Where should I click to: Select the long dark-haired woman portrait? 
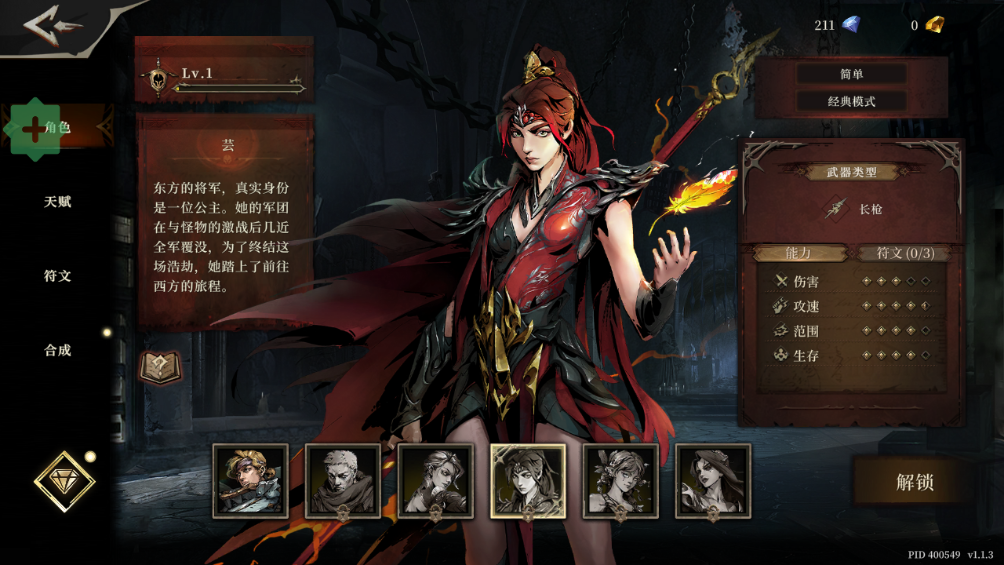pyautogui.click(x=713, y=481)
